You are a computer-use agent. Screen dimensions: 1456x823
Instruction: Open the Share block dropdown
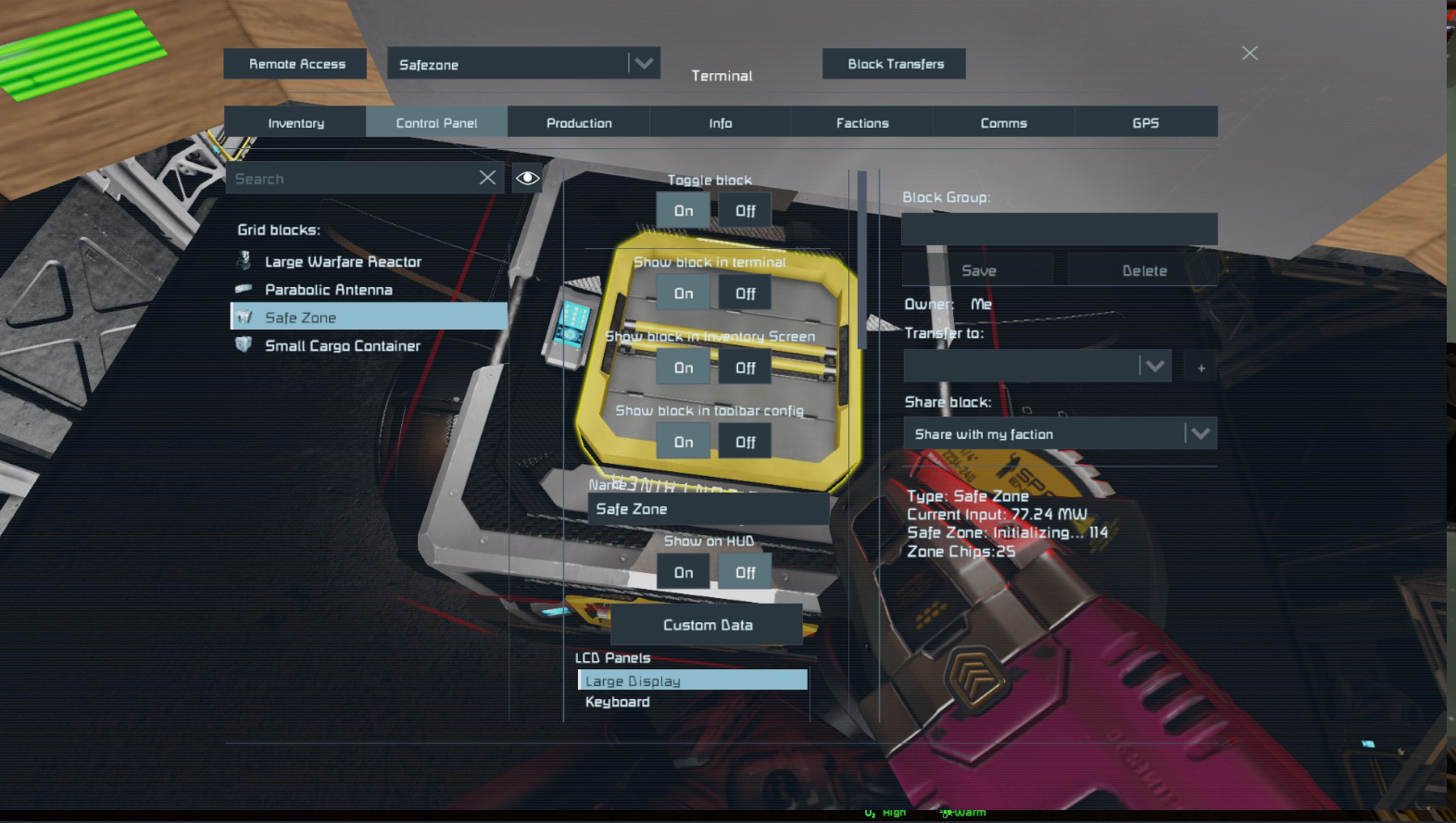(1060, 434)
